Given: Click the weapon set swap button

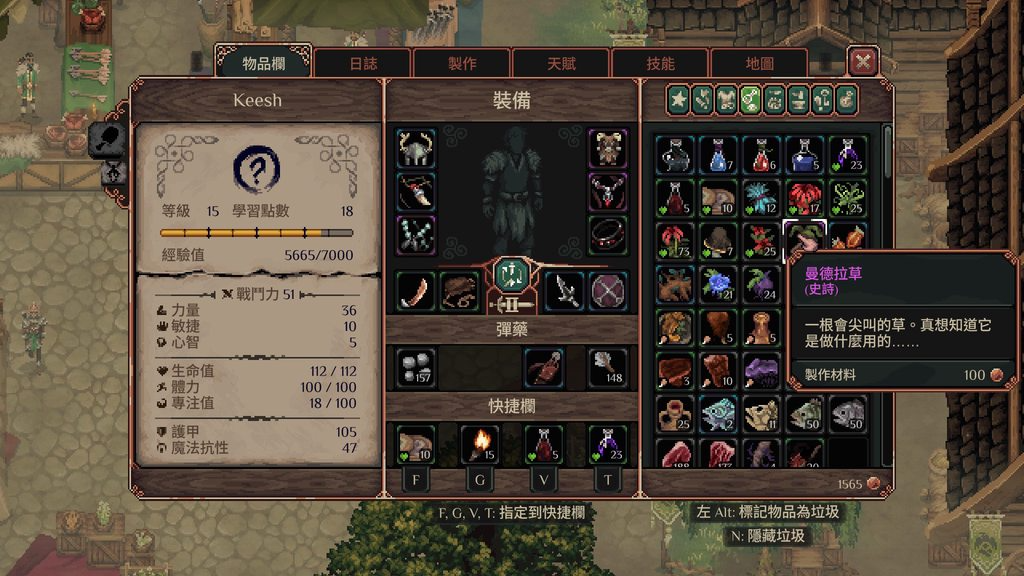Looking at the screenshot, I should point(511,273).
